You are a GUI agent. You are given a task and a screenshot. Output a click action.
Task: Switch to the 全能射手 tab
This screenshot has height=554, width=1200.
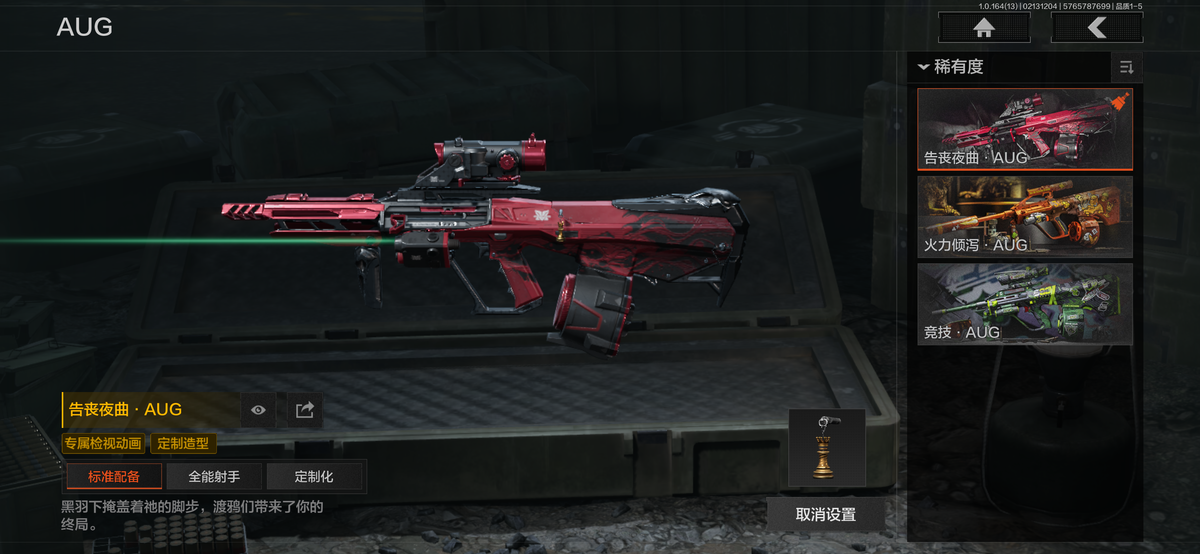214,477
